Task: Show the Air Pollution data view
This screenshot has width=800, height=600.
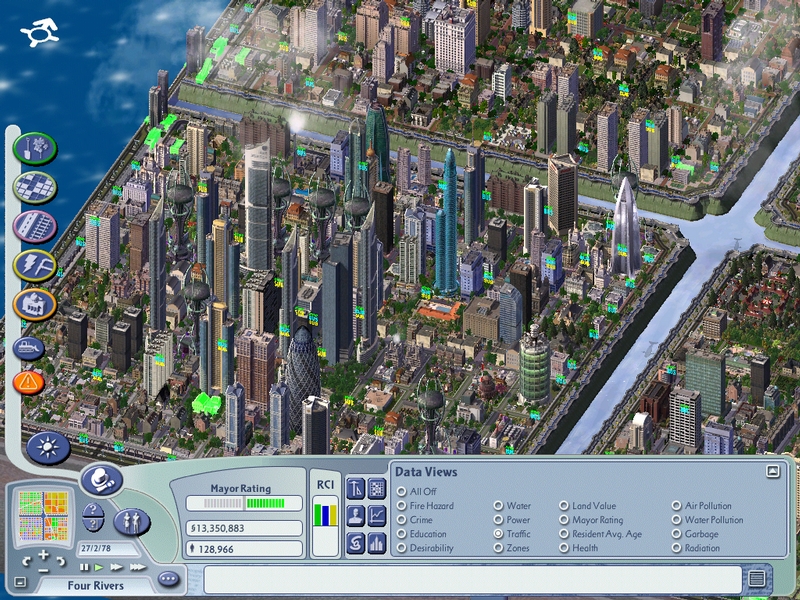Action: click(x=676, y=506)
